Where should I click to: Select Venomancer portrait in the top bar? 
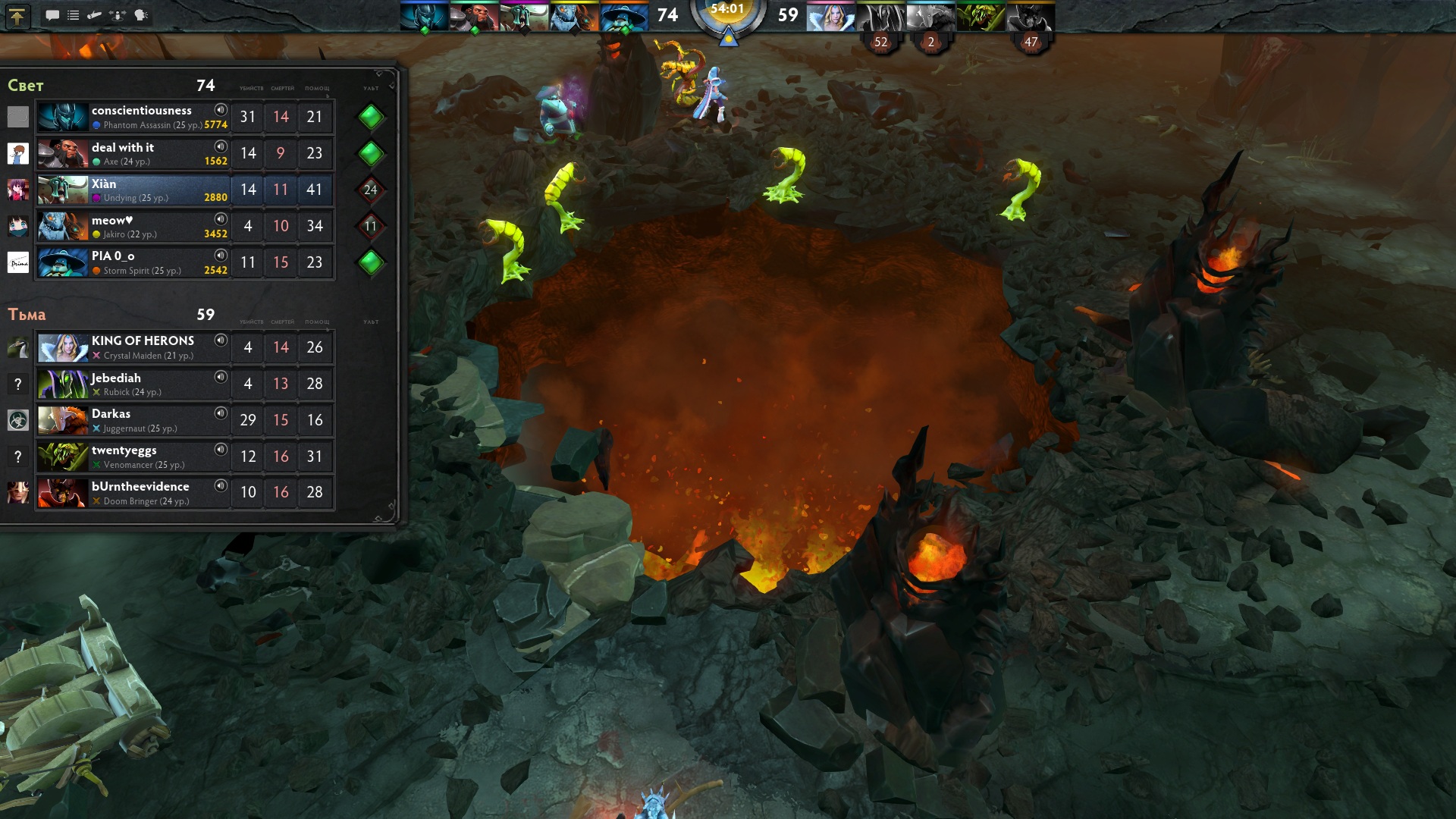981,17
